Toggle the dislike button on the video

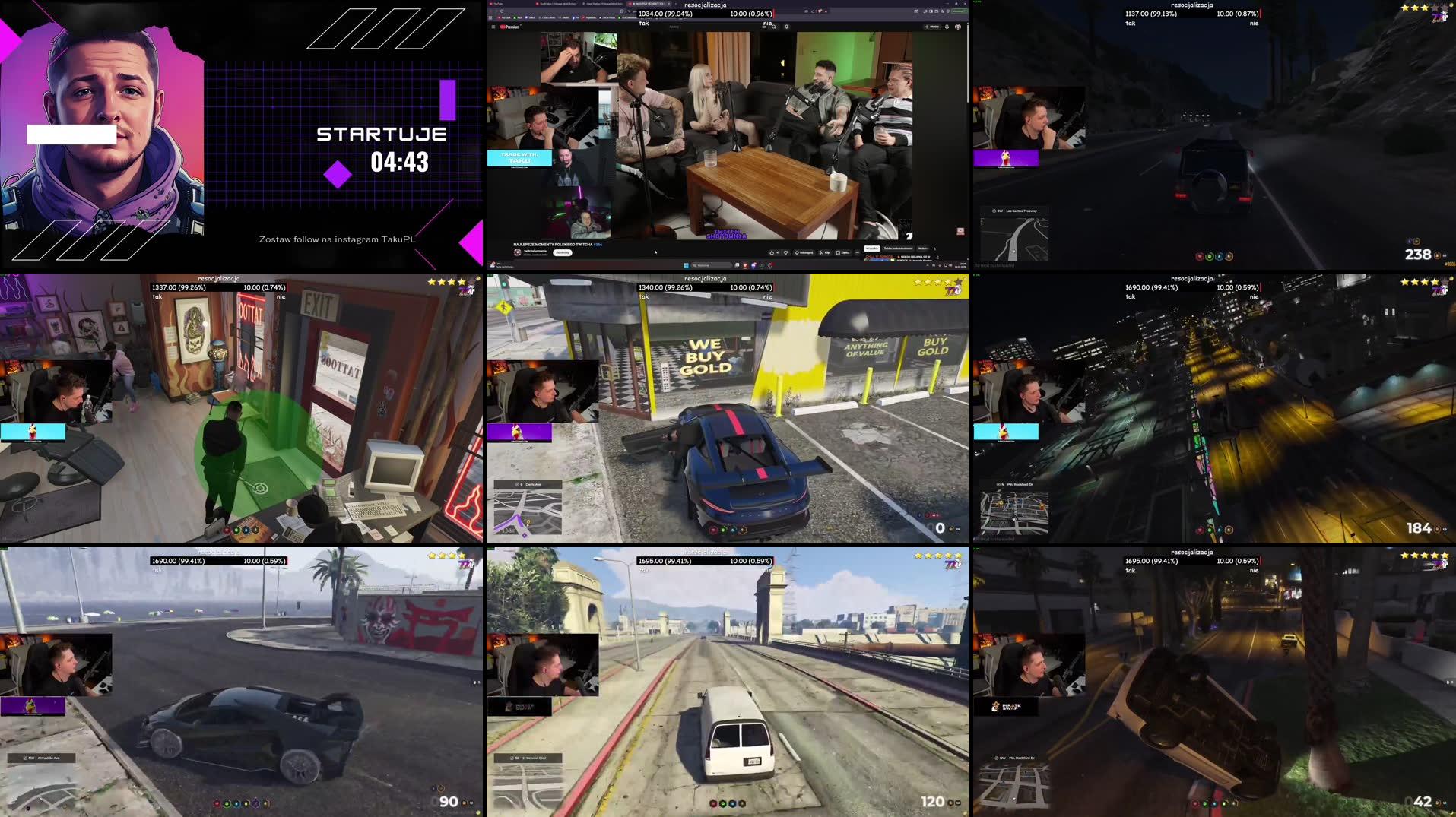pos(785,252)
